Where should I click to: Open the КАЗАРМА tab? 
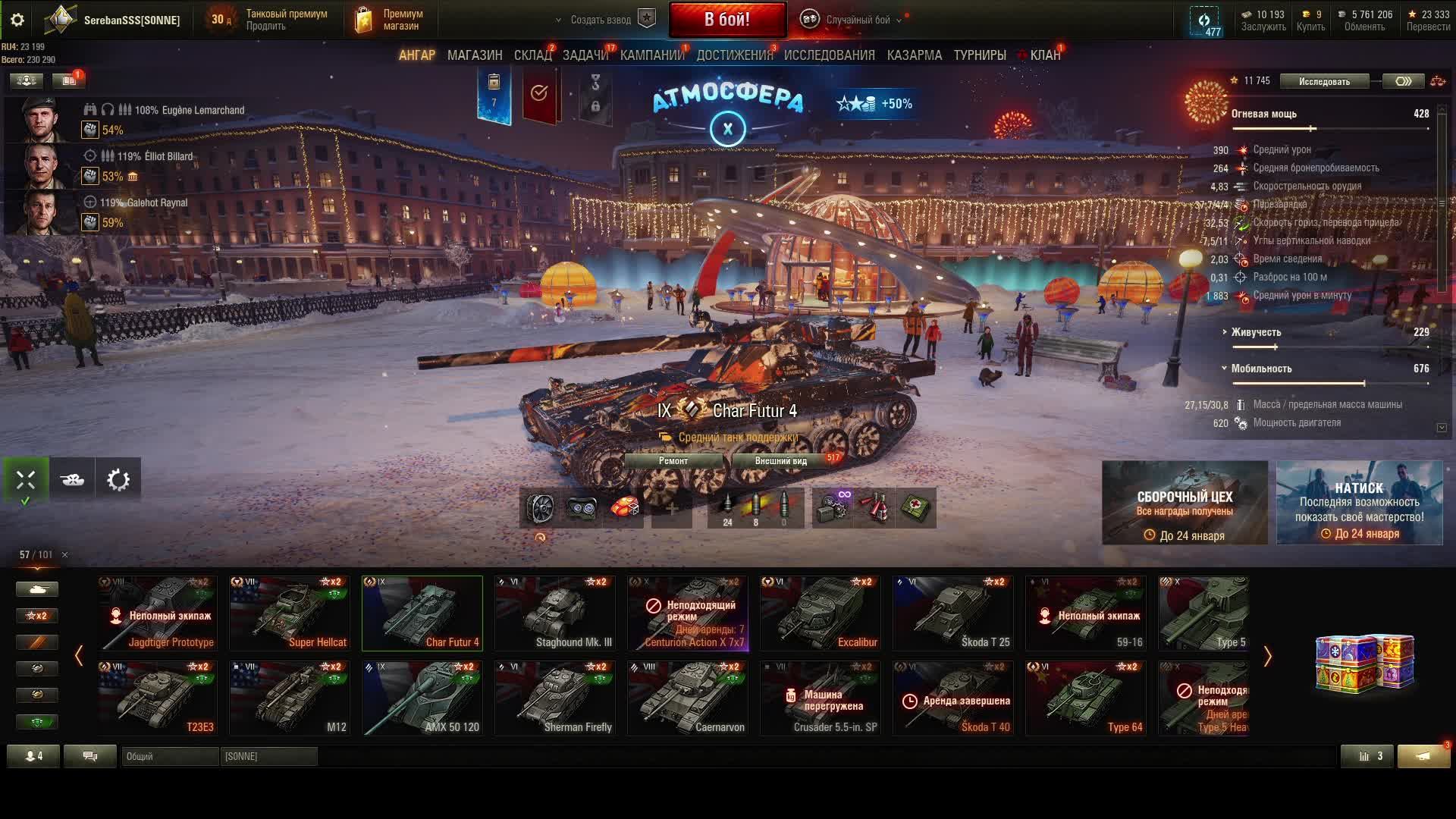pyautogui.click(x=914, y=55)
